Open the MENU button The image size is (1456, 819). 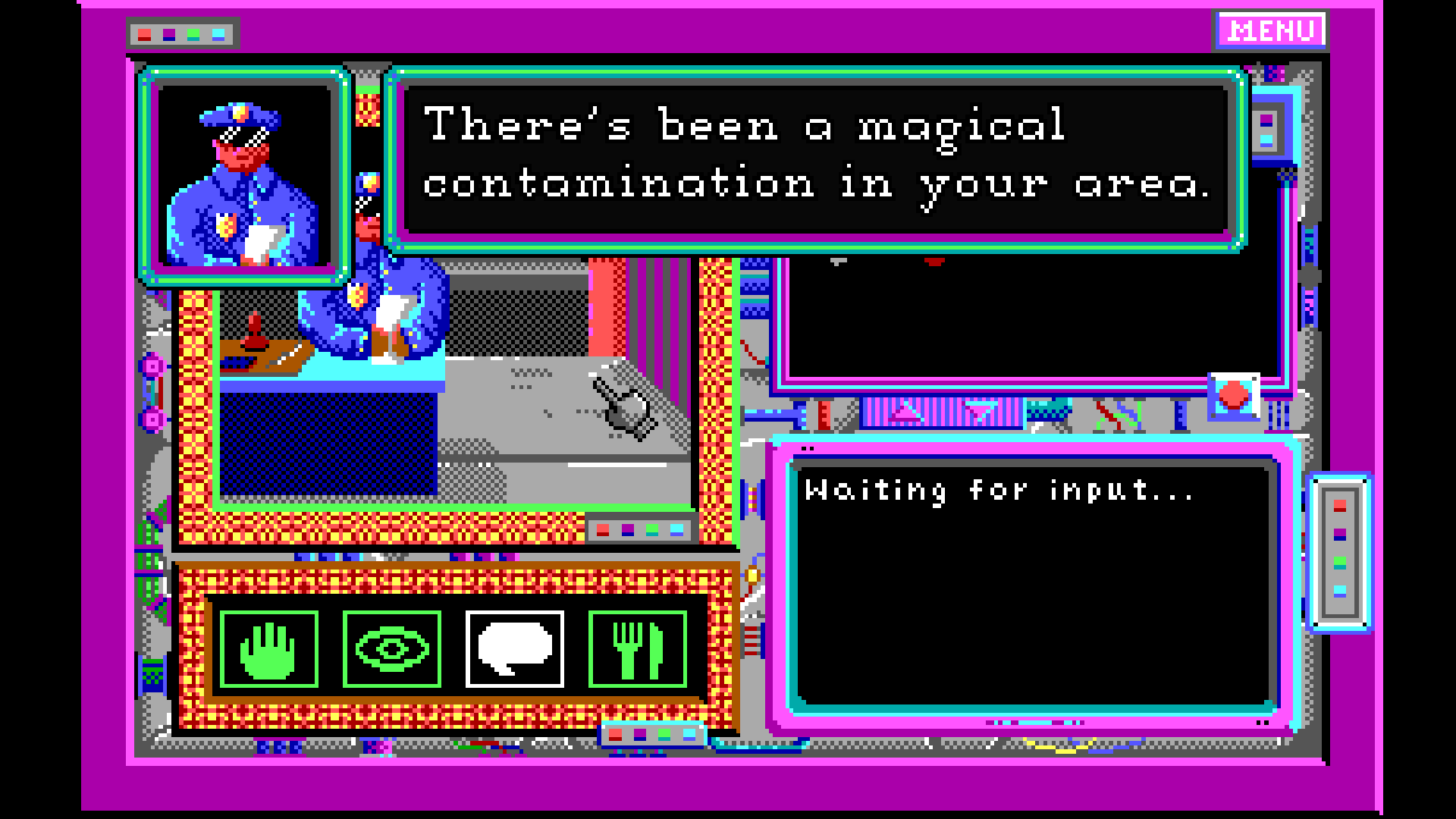[x=1271, y=31]
